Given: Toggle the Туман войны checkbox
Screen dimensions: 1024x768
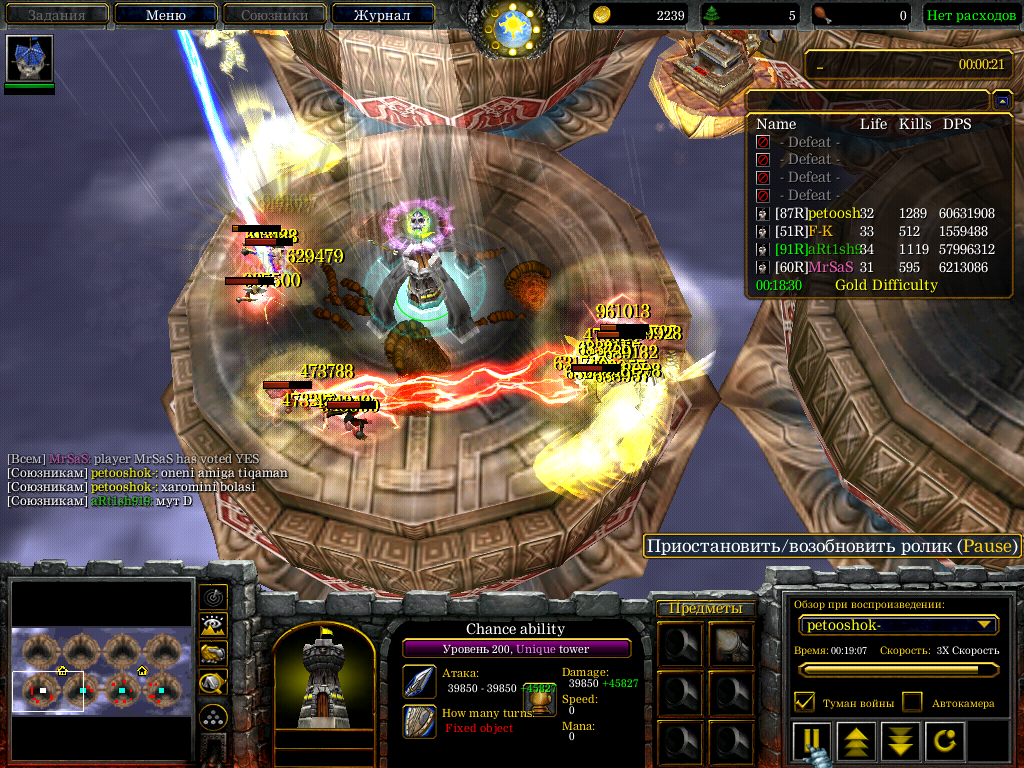Looking at the screenshot, I should (x=803, y=702).
